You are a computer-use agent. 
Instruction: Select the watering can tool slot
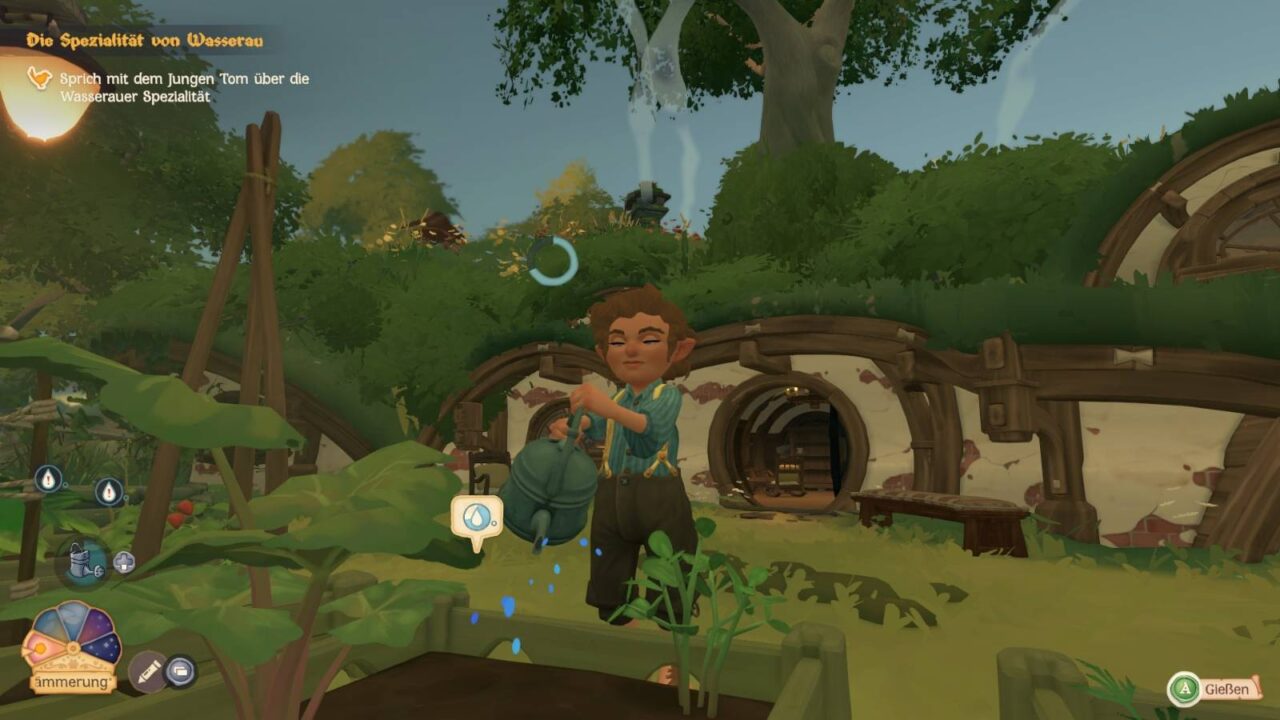coord(82,560)
